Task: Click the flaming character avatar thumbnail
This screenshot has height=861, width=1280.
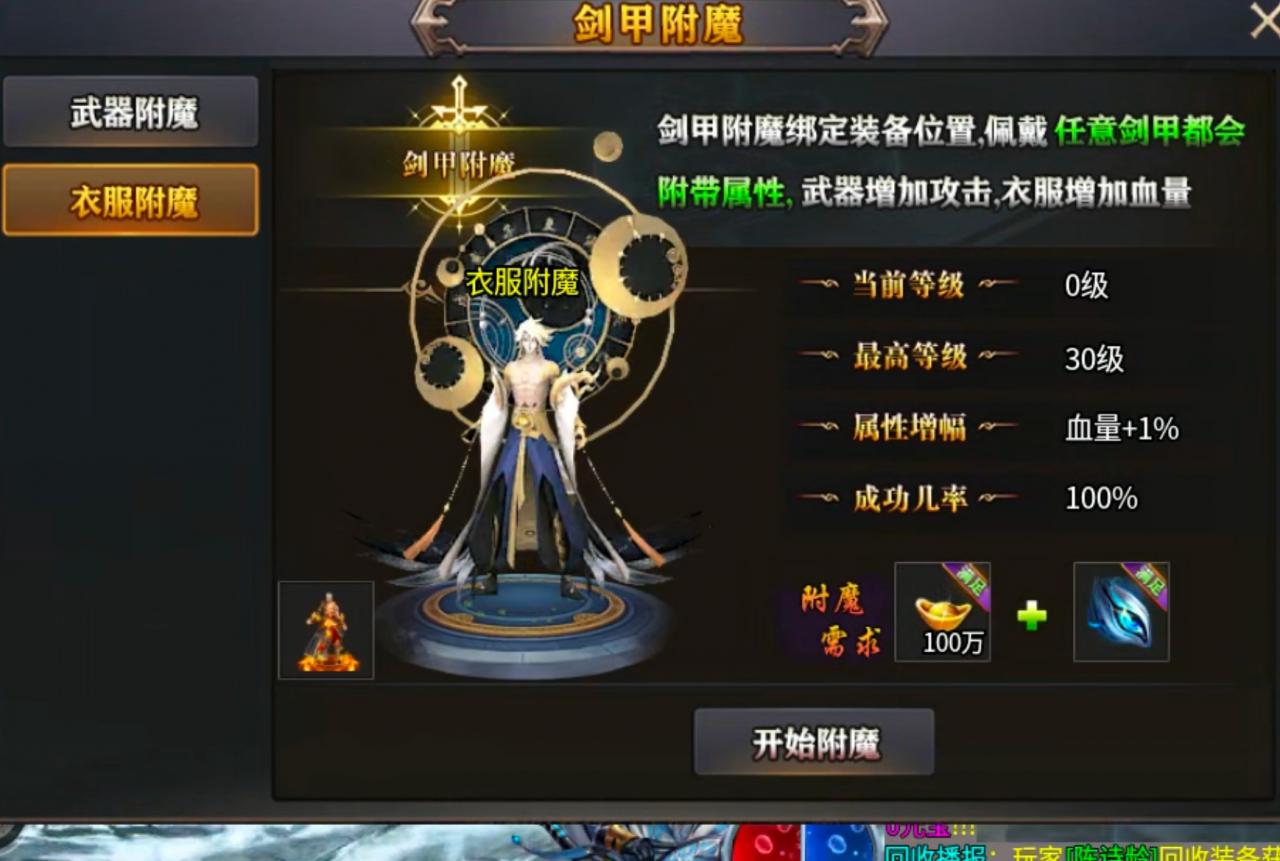Action: click(x=325, y=629)
